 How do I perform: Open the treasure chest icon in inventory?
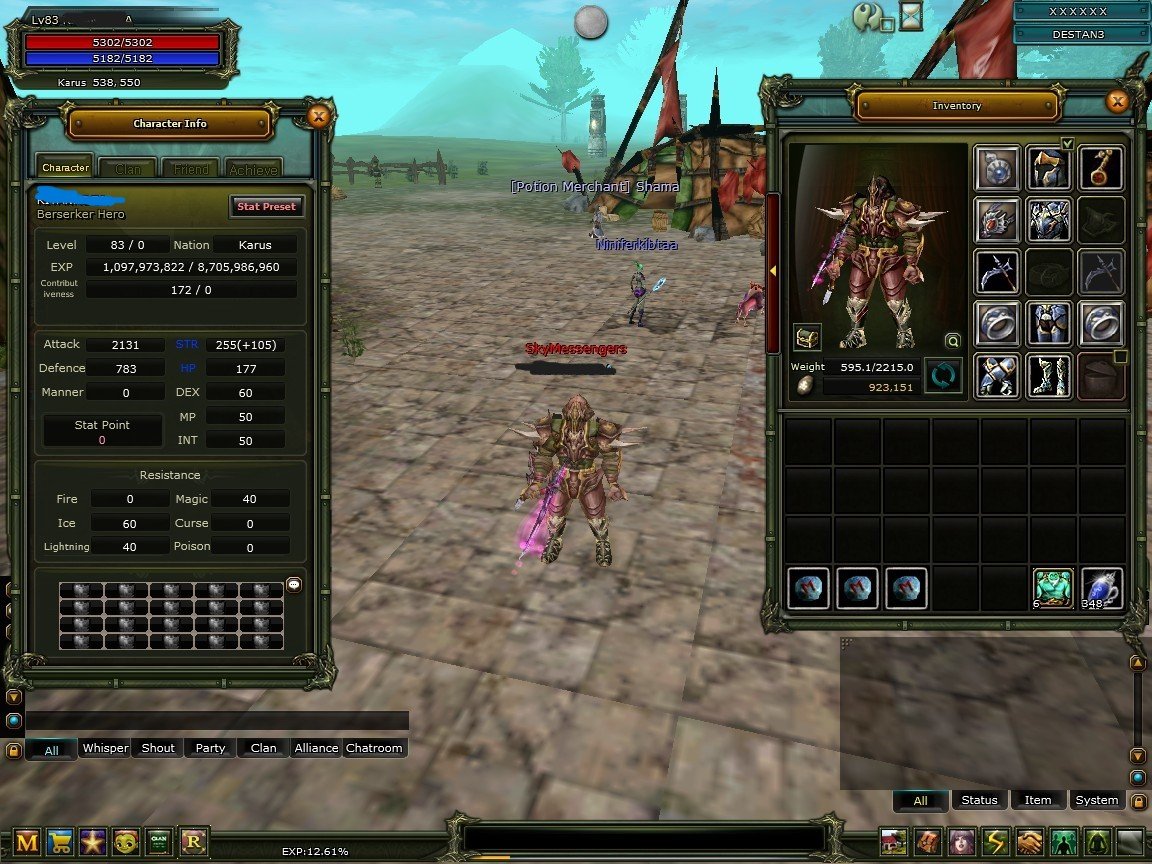[807, 337]
